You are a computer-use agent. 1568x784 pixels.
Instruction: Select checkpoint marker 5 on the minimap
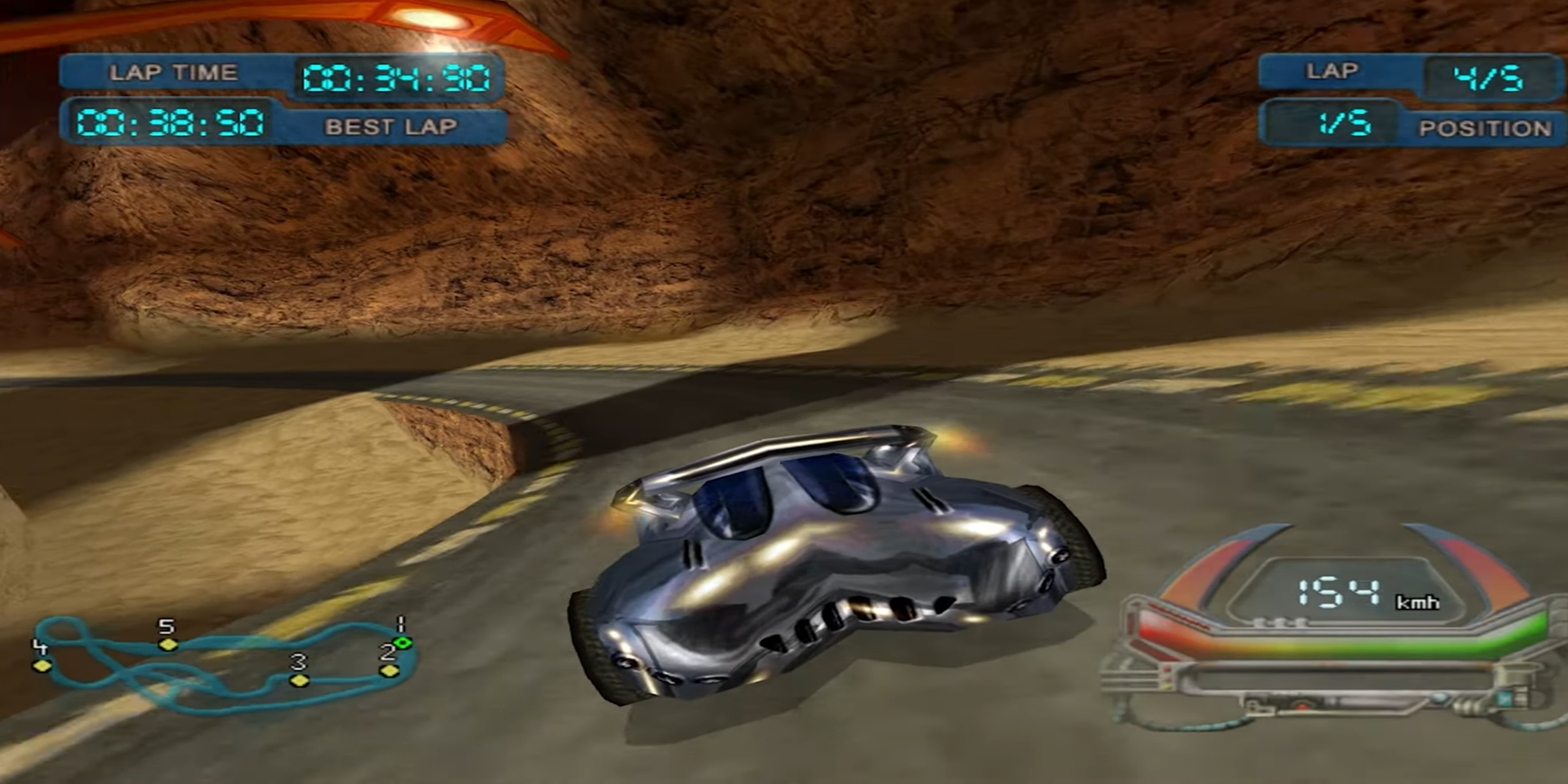pyautogui.click(x=168, y=647)
